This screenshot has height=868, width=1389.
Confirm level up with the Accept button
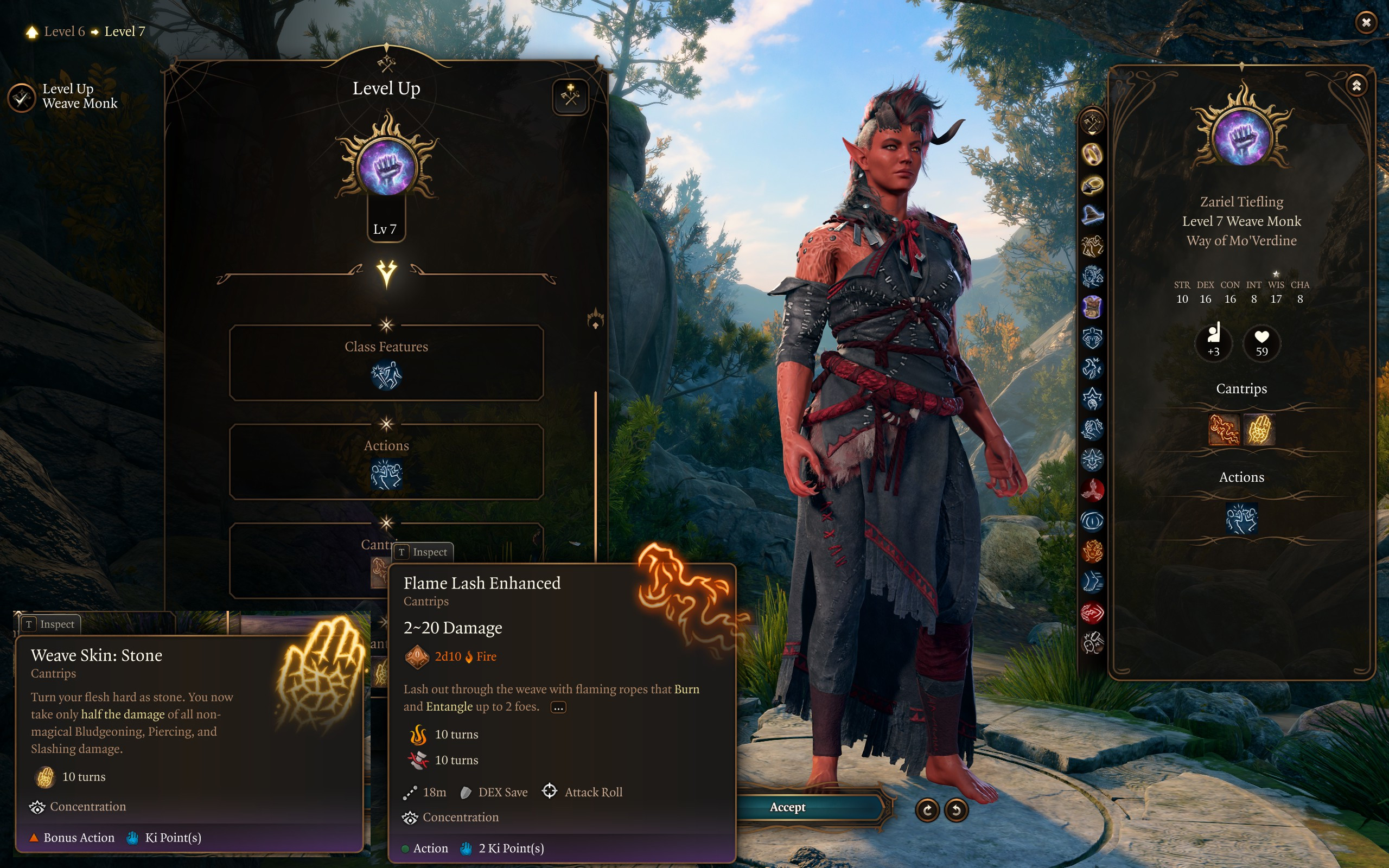[x=787, y=807]
